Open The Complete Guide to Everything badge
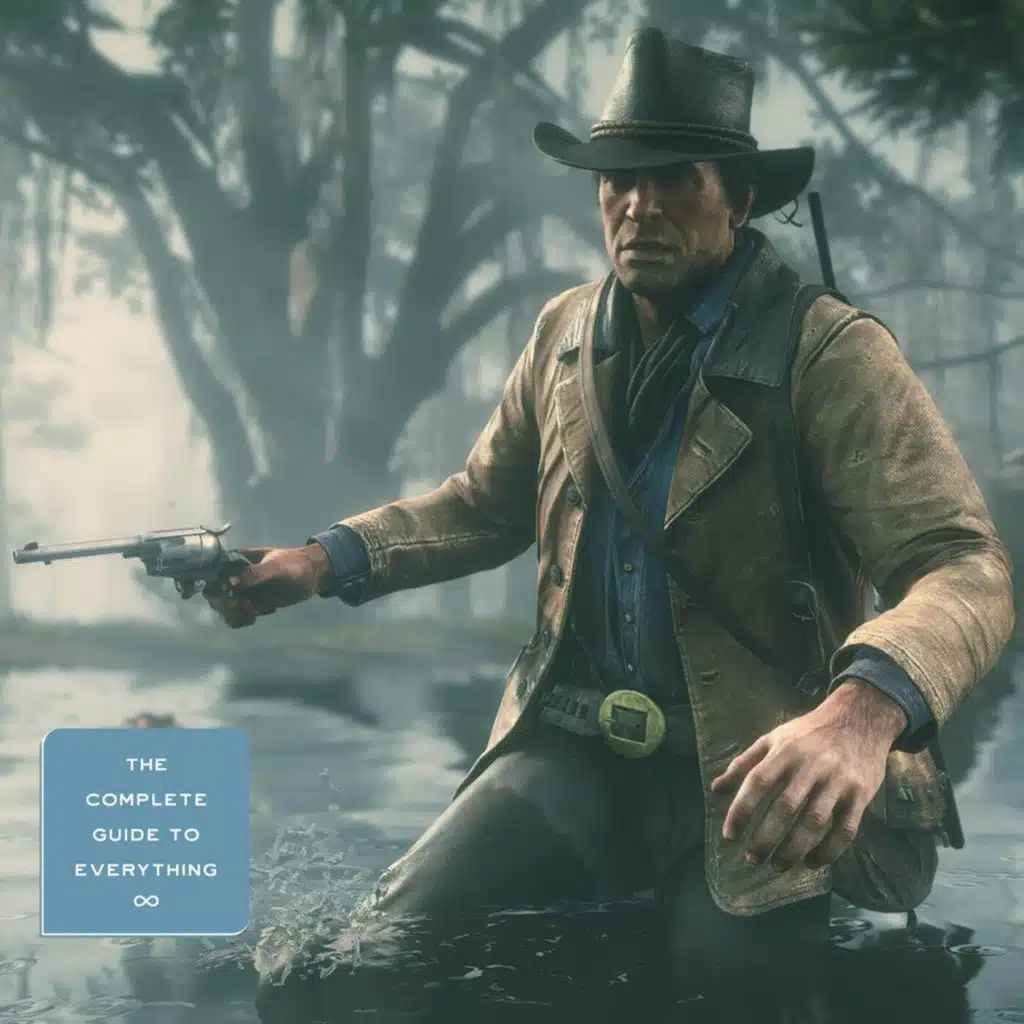The width and height of the screenshot is (1024, 1024). (145, 831)
